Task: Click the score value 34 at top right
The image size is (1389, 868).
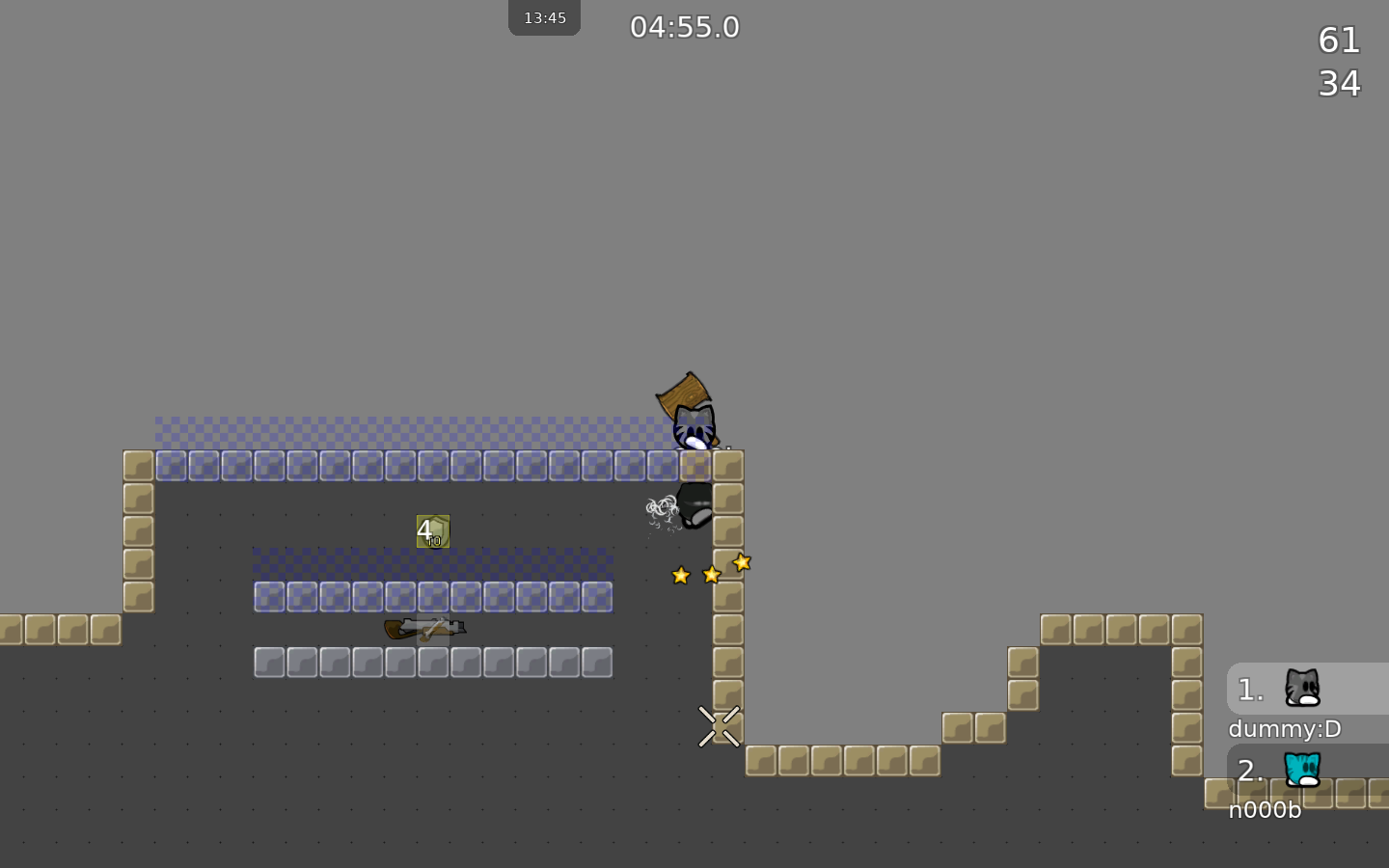Action: [1339, 83]
